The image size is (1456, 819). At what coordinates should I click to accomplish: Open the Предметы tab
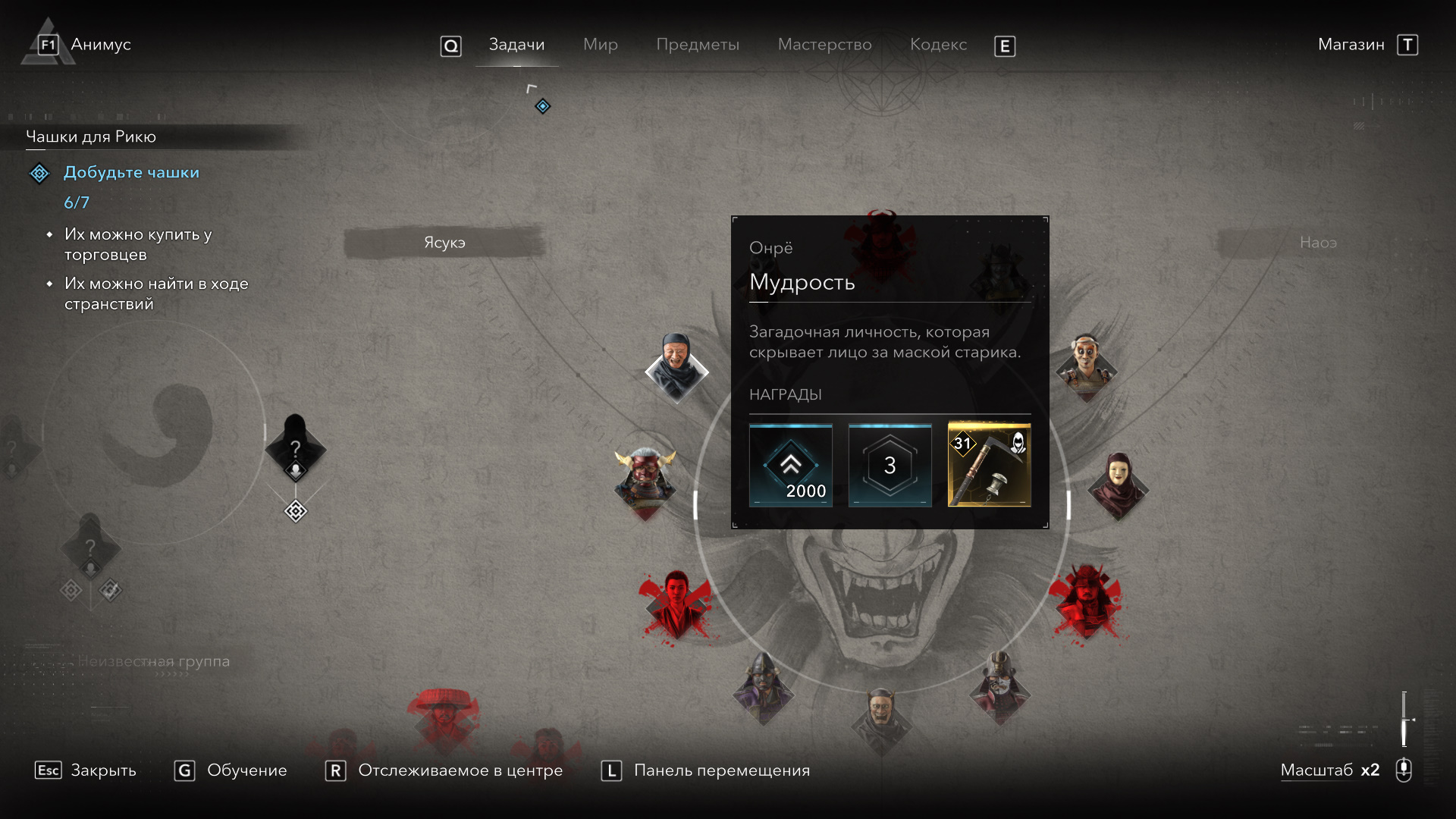coord(697,45)
